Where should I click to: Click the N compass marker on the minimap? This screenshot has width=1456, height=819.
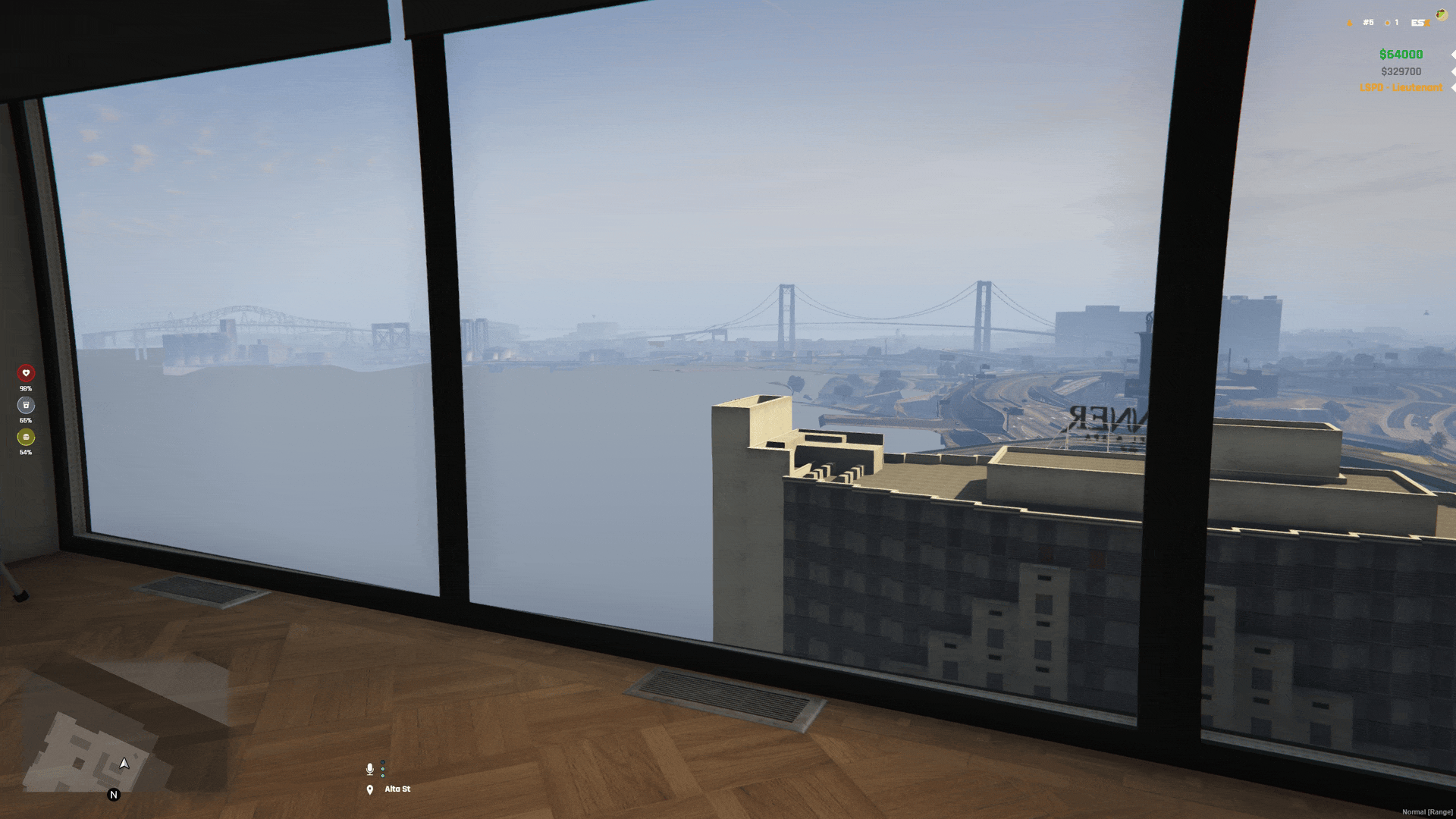click(114, 795)
